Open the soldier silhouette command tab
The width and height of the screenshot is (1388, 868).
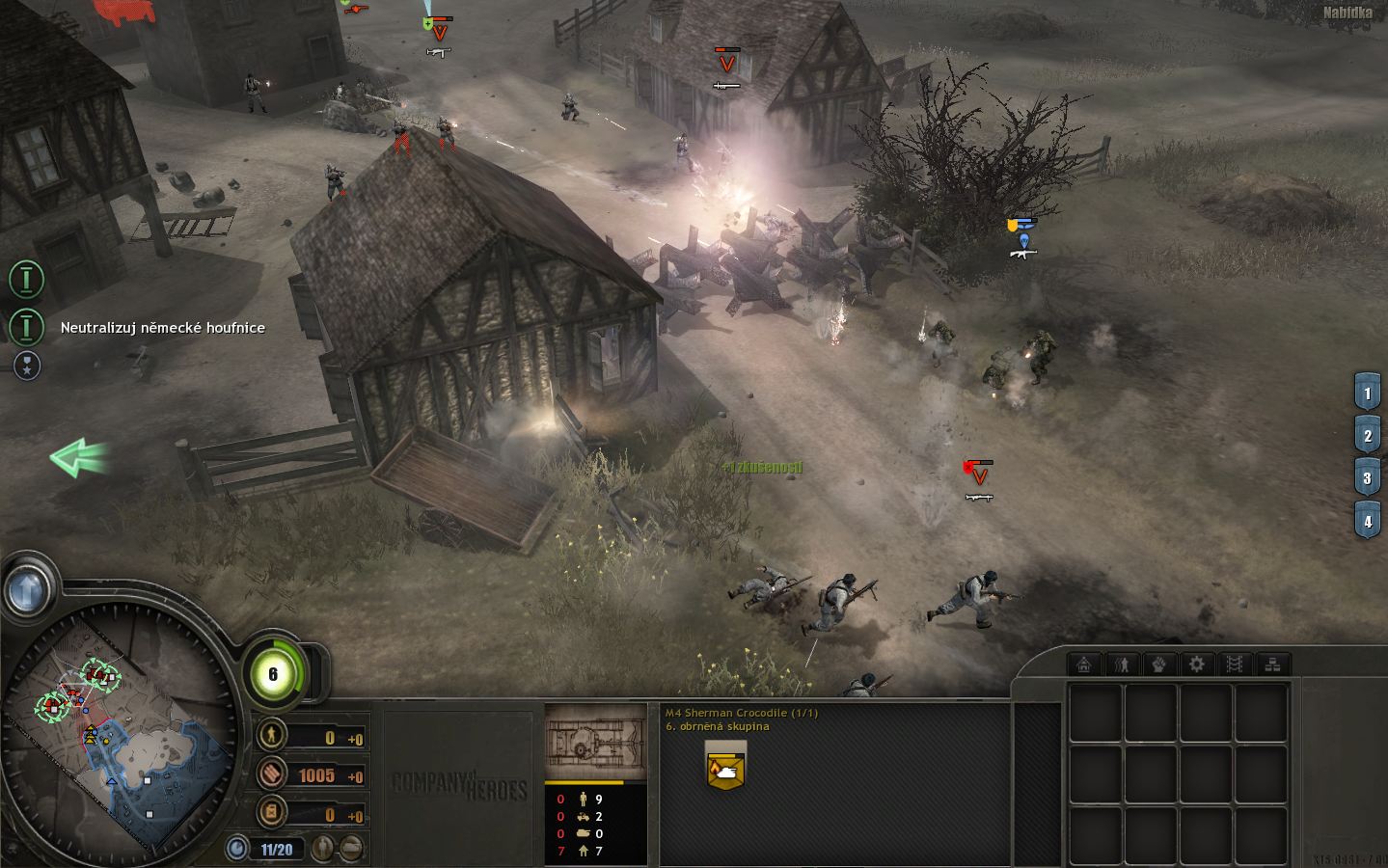(x=1122, y=665)
